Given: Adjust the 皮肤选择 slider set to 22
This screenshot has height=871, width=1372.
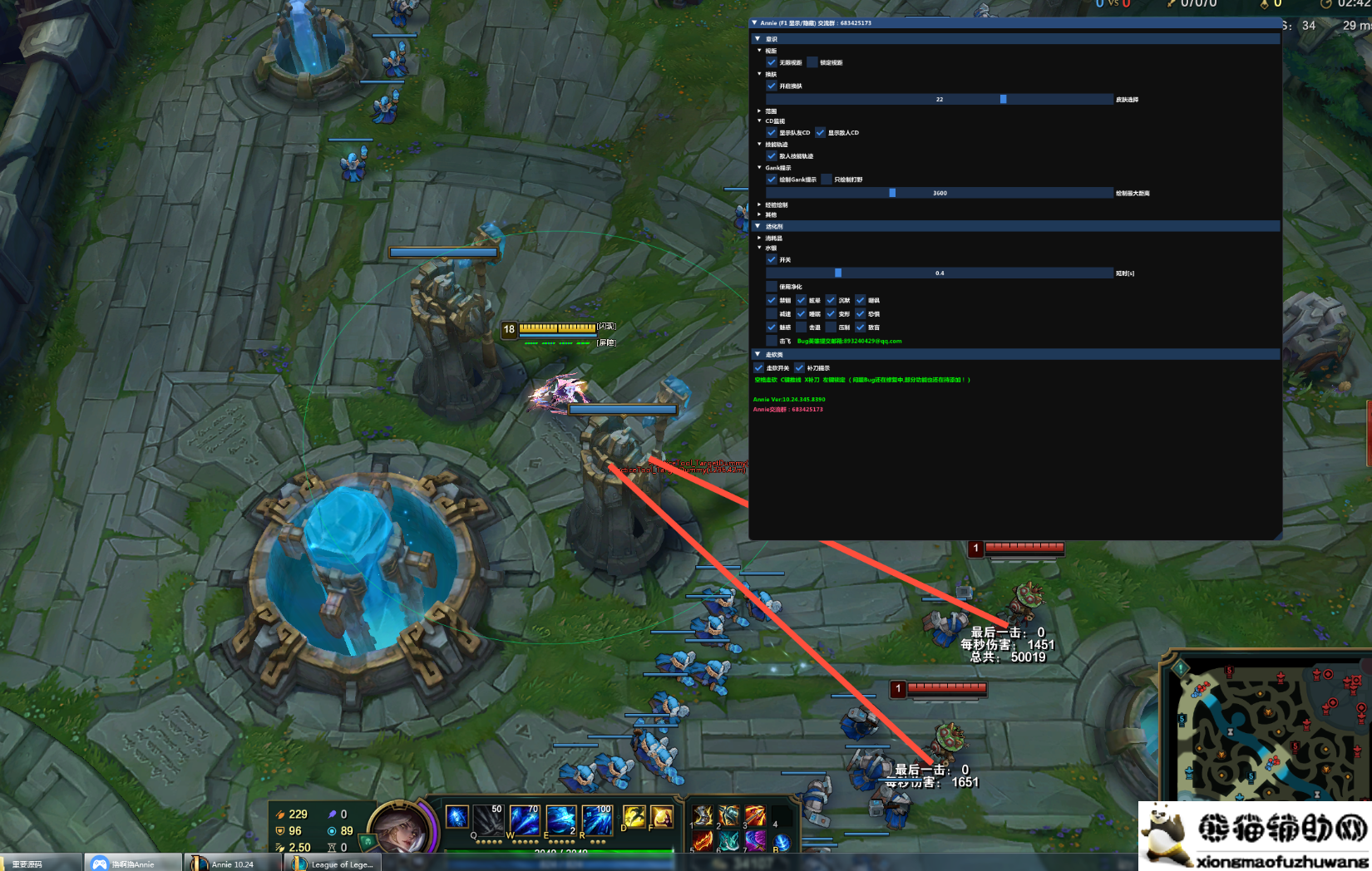Looking at the screenshot, I should (940, 99).
